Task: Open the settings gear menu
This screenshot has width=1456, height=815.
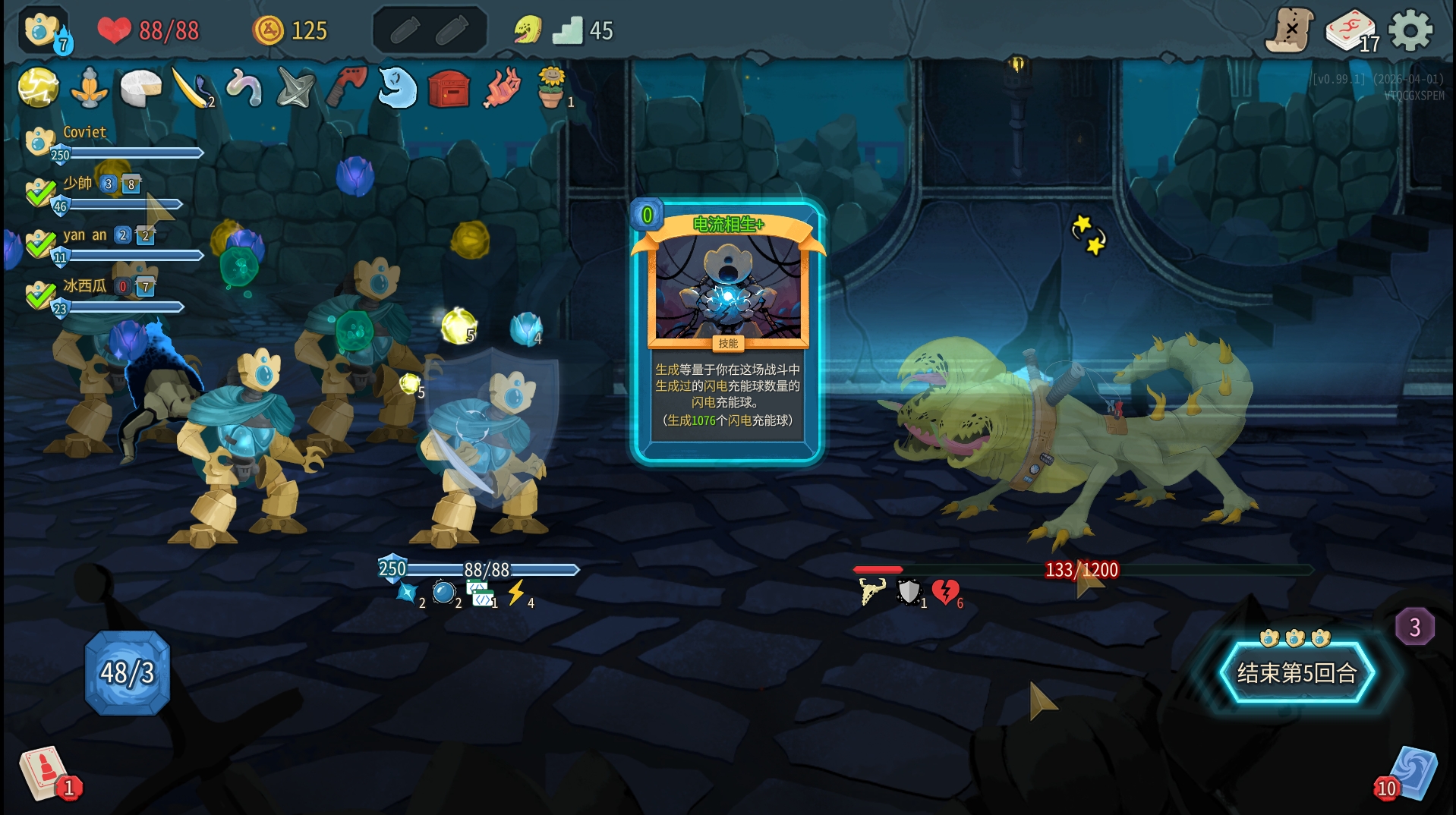Action: pyautogui.click(x=1410, y=31)
